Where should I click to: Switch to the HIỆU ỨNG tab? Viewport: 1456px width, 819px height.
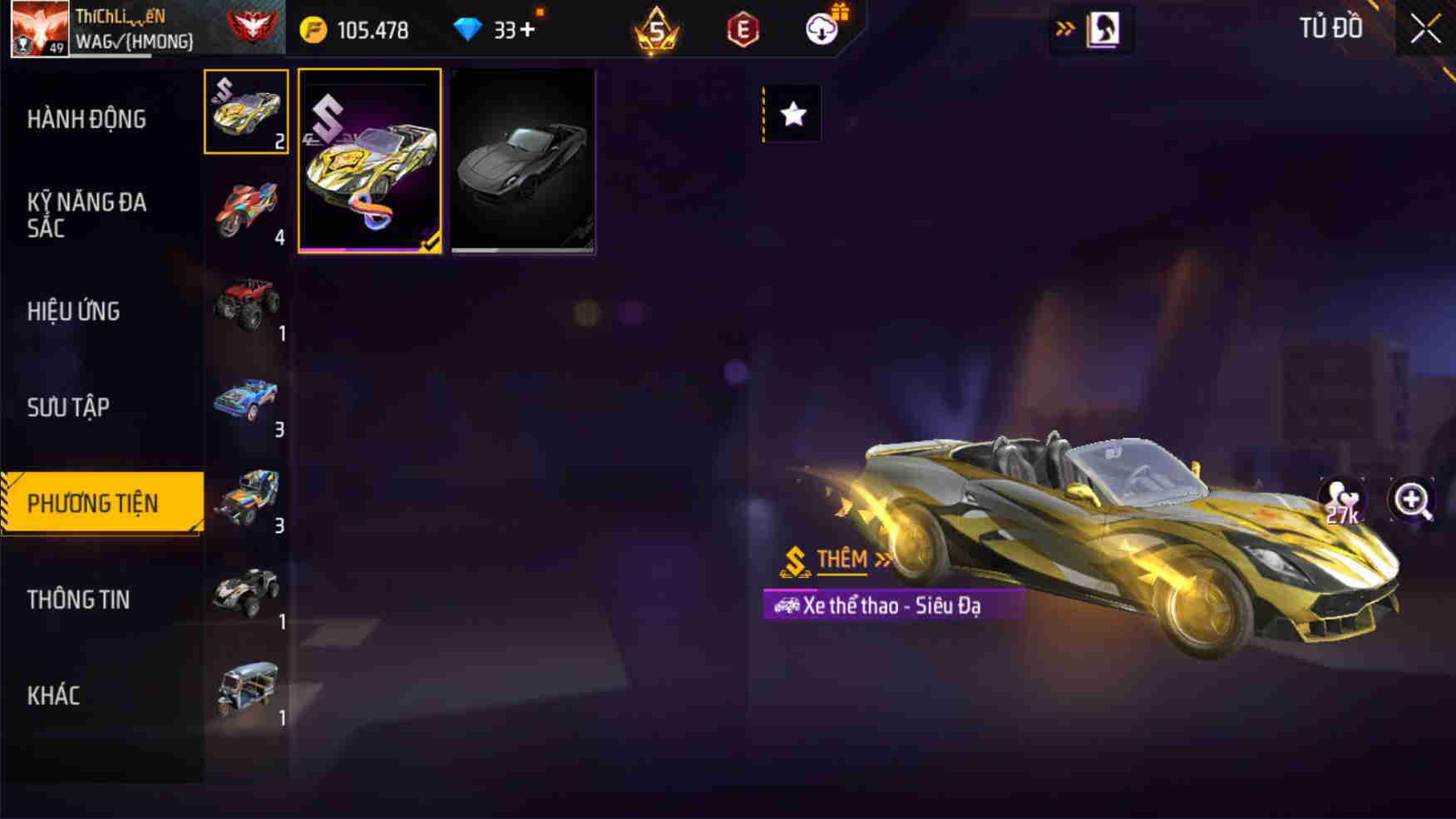[x=74, y=311]
